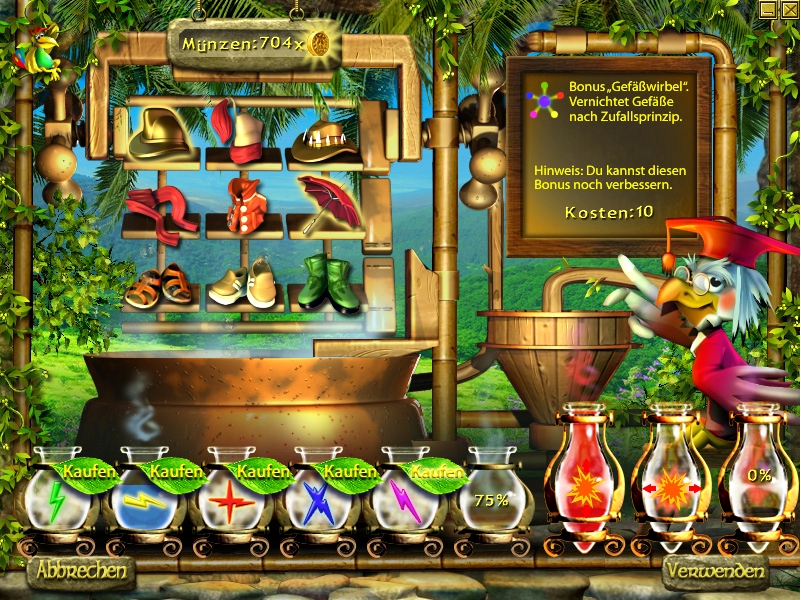Choose the orange sandals item
This screenshot has height=600, width=801.
[160, 286]
